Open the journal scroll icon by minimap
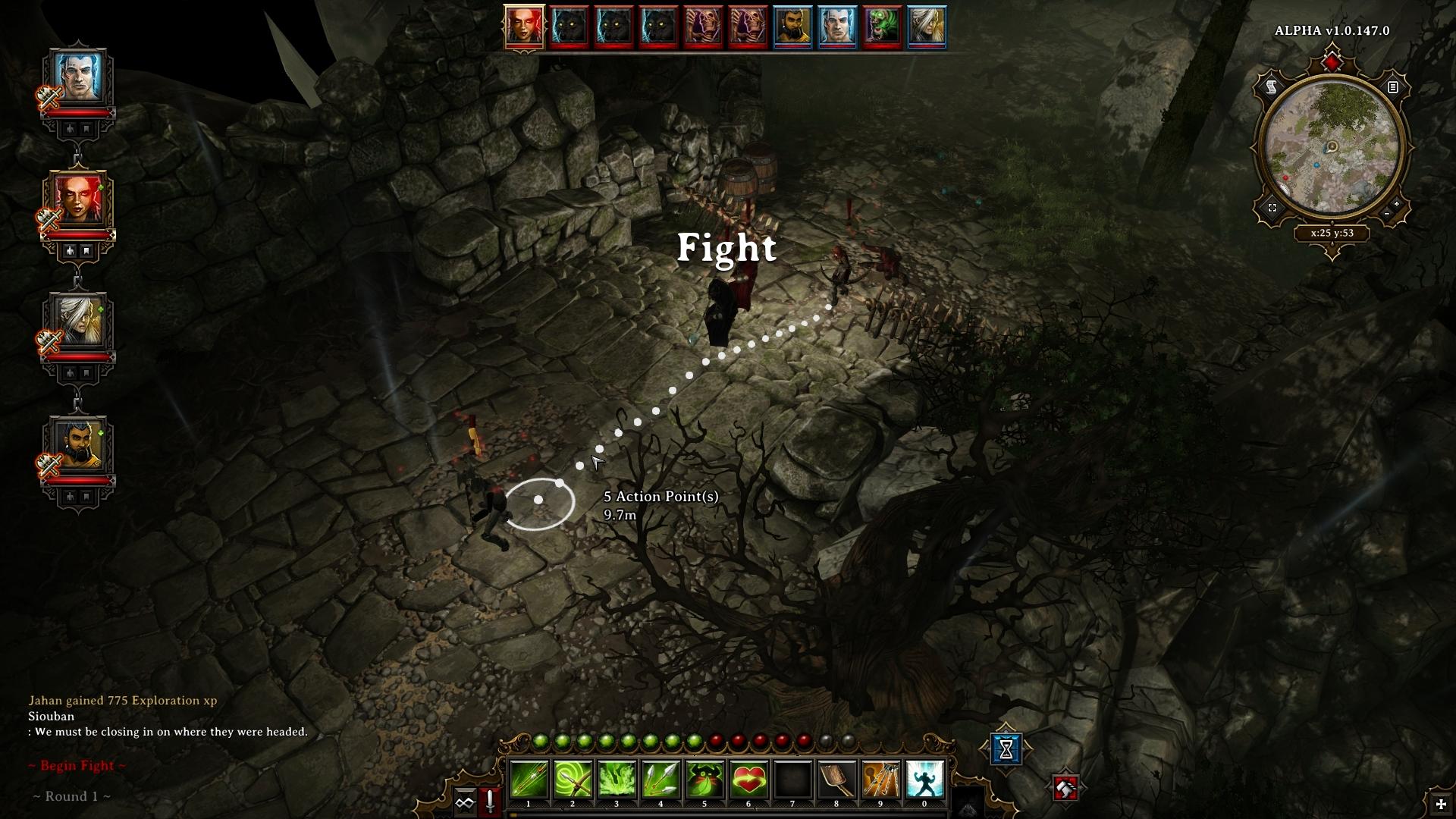Image resolution: width=1456 pixels, height=819 pixels. tap(1272, 88)
